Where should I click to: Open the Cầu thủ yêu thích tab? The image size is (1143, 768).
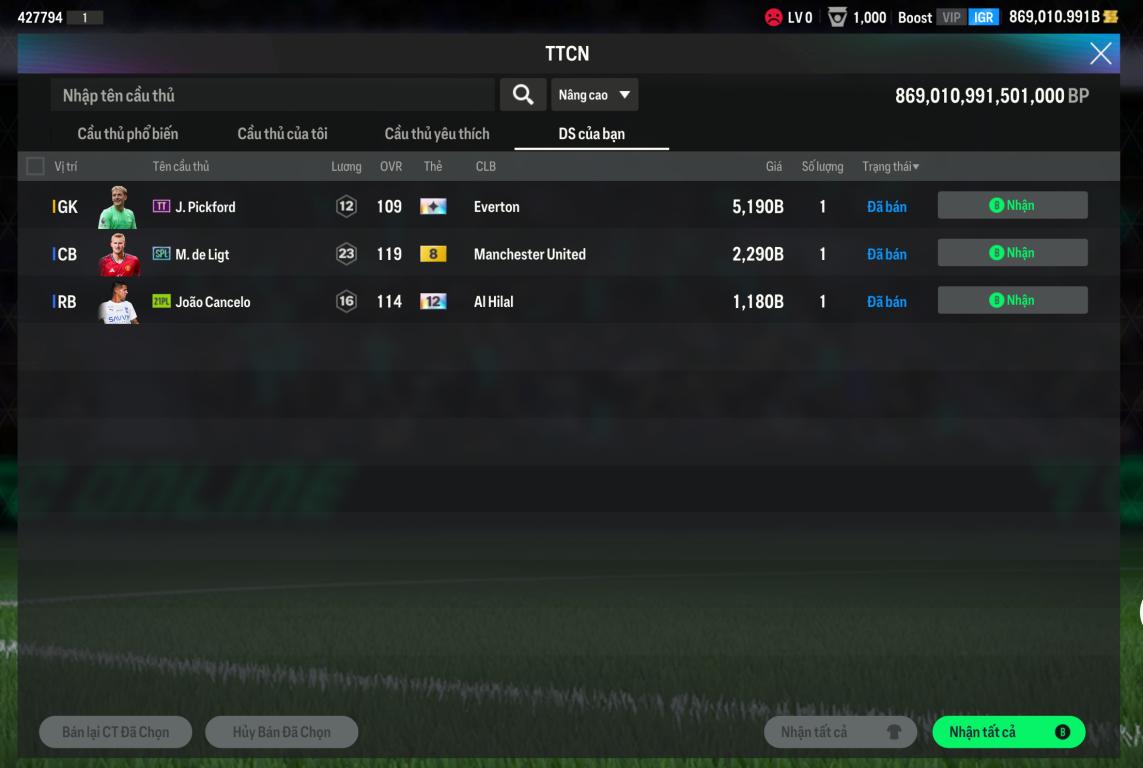[x=437, y=134]
